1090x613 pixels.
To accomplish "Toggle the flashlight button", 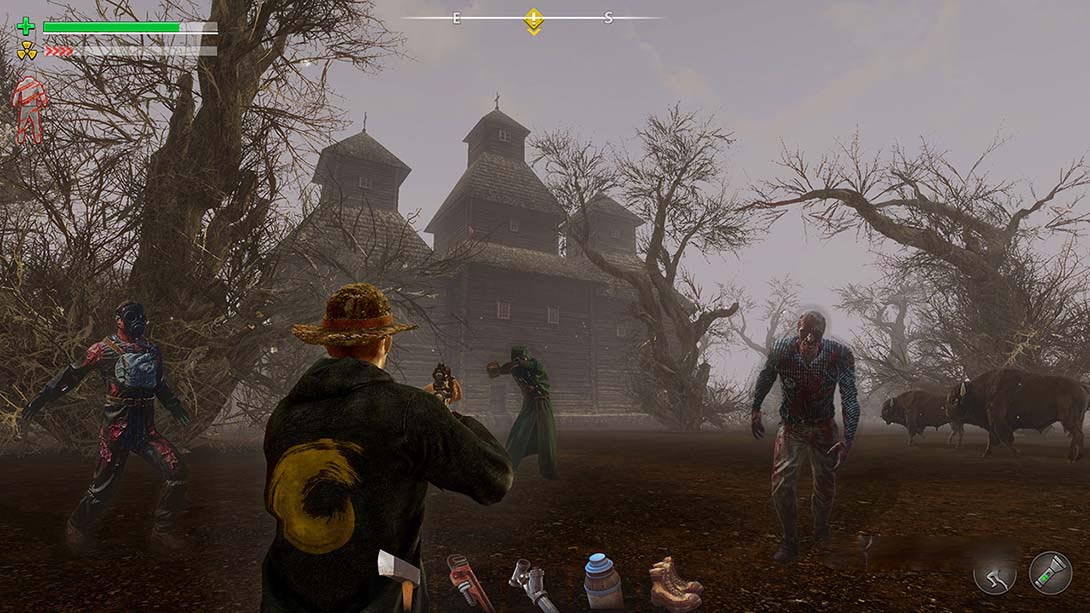I will pyautogui.click(x=1050, y=573).
